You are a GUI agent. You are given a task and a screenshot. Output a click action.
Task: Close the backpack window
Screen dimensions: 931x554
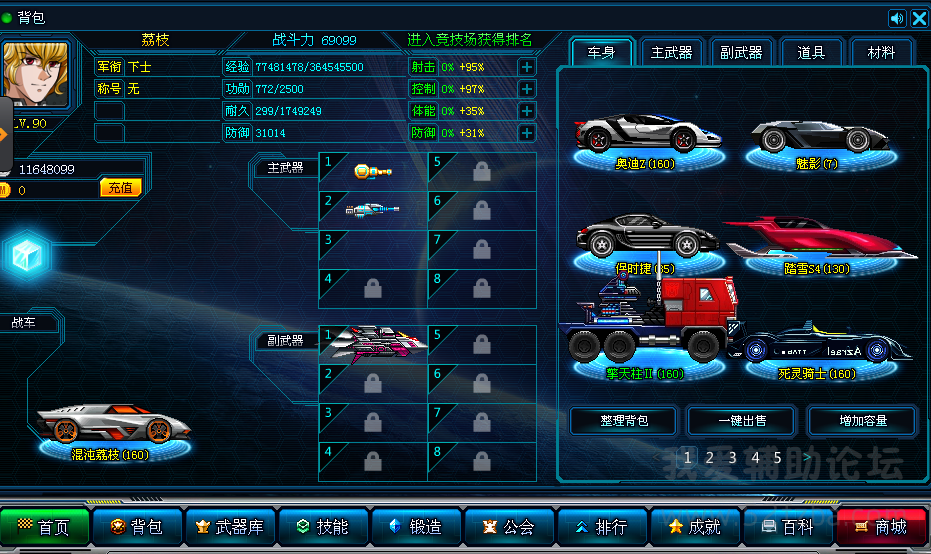point(919,18)
